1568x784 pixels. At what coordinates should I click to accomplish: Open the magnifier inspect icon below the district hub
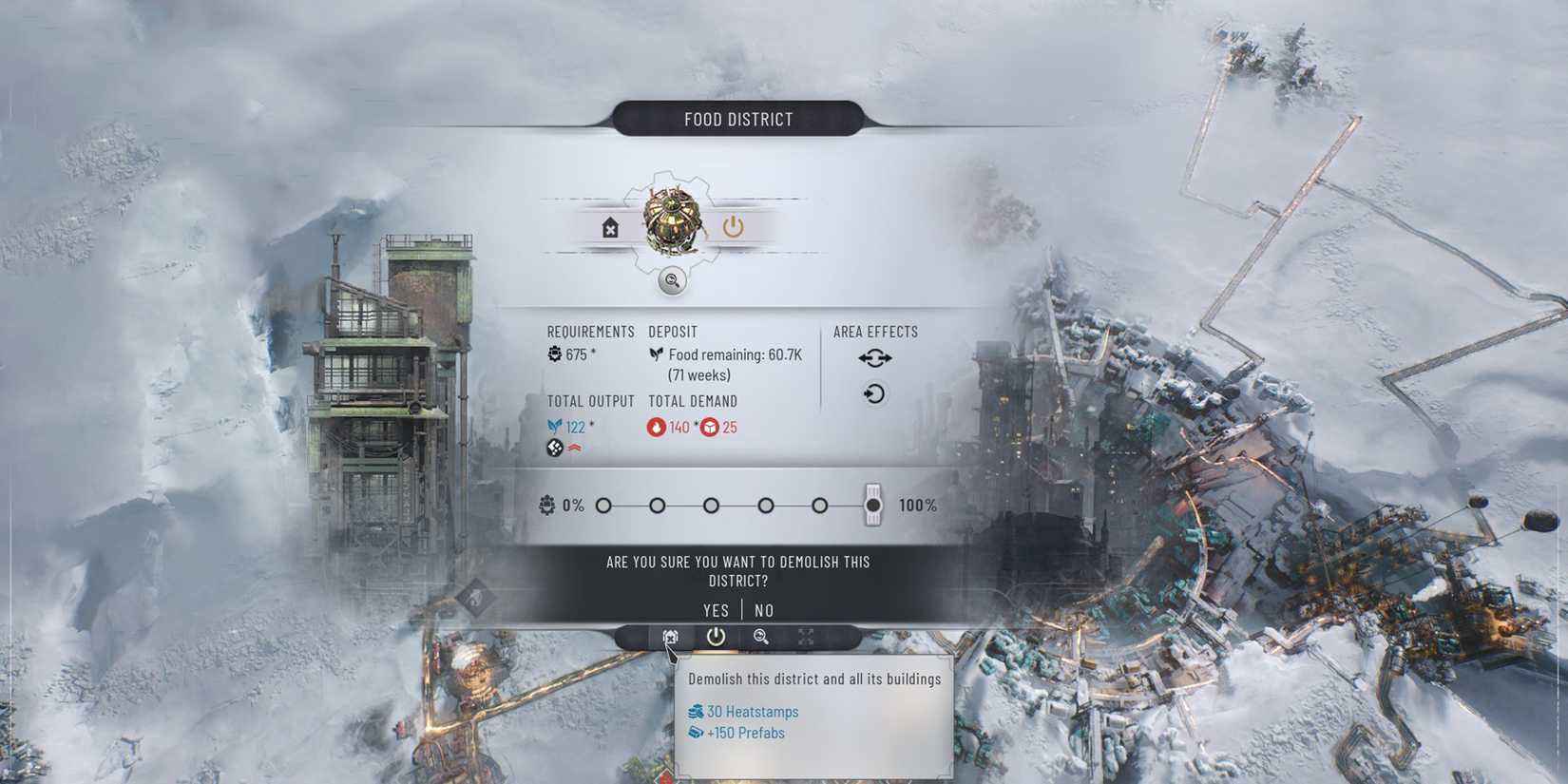click(x=671, y=281)
